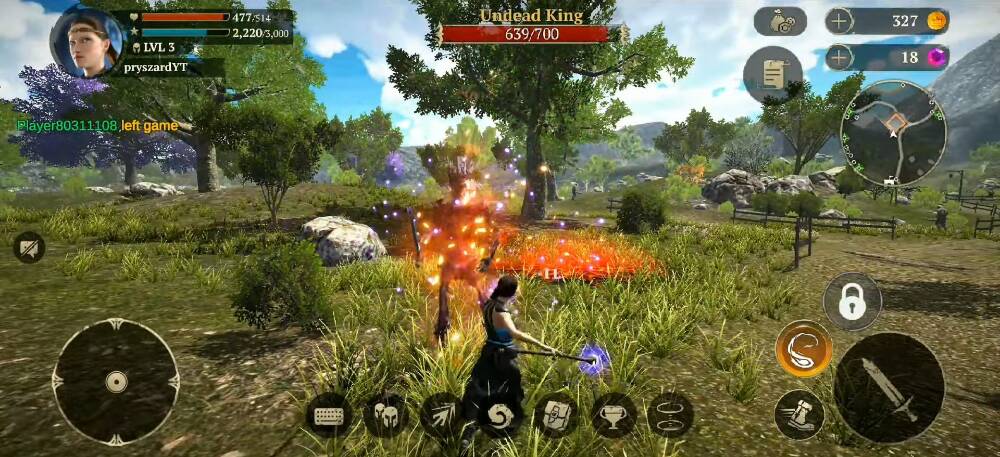The width and height of the screenshot is (1000, 457).
Task: Open the helmets character menu
Action: click(385, 415)
